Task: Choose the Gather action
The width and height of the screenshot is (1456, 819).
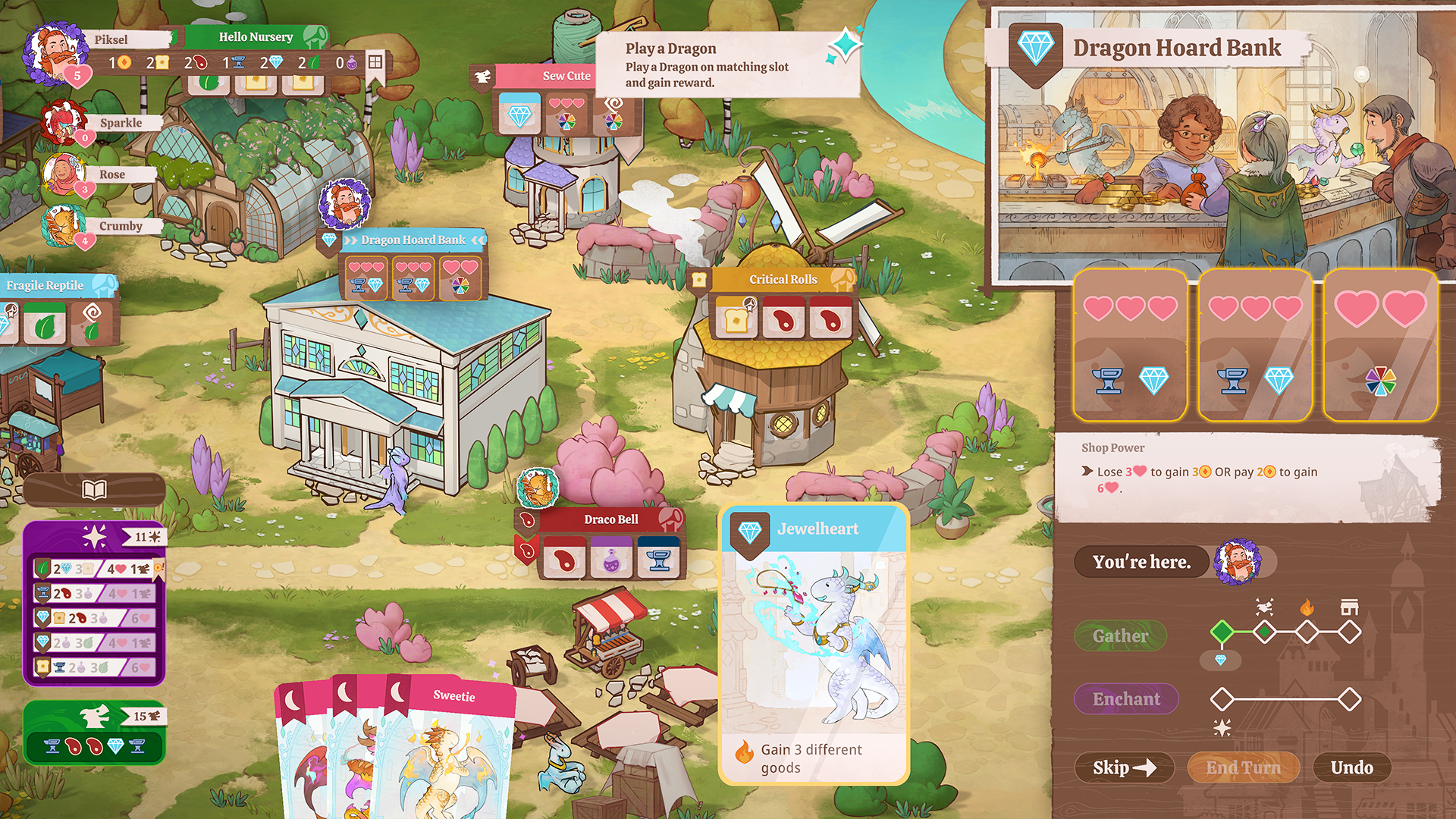Action: point(1120,635)
